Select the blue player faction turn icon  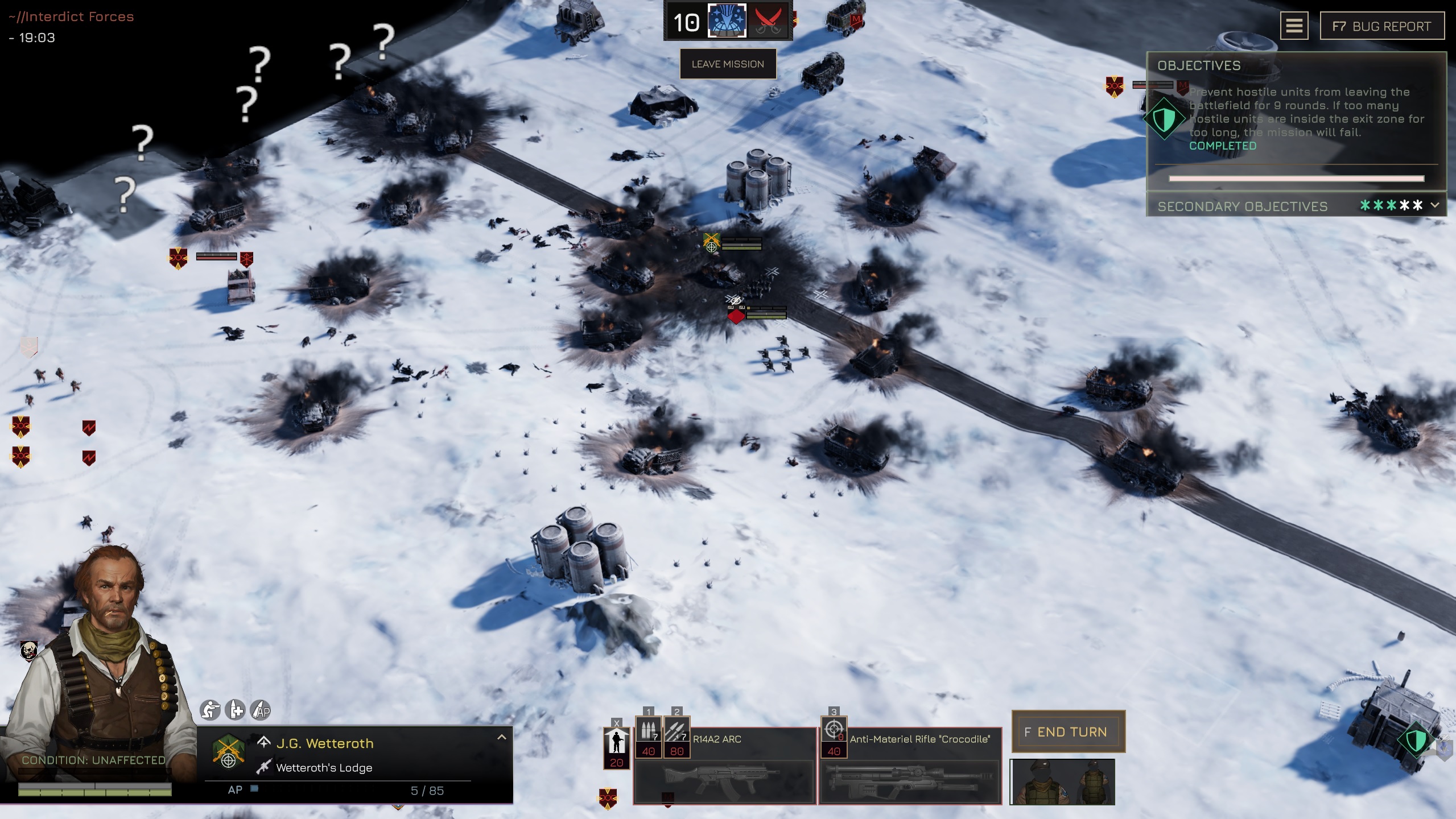[x=726, y=21]
